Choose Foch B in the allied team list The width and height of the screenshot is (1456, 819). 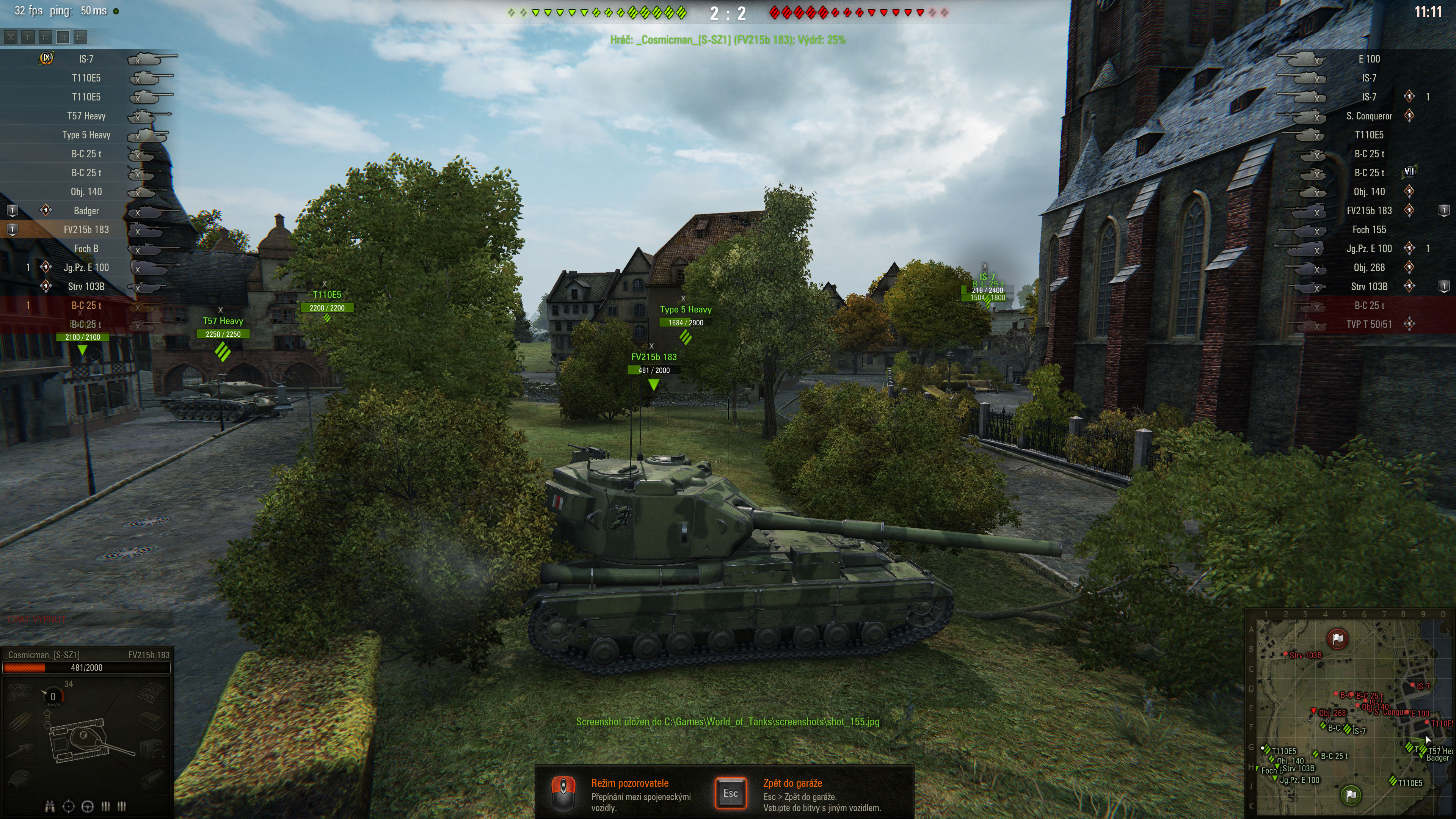pos(86,249)
